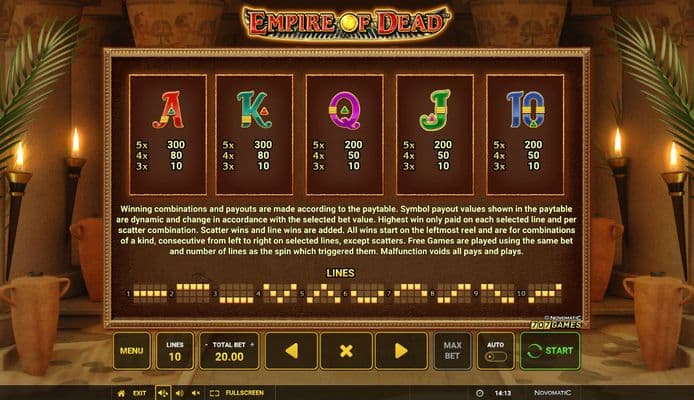Click the home icon in the bottom bar
Viewport: 694px width, 400px height.
[122, 393]
